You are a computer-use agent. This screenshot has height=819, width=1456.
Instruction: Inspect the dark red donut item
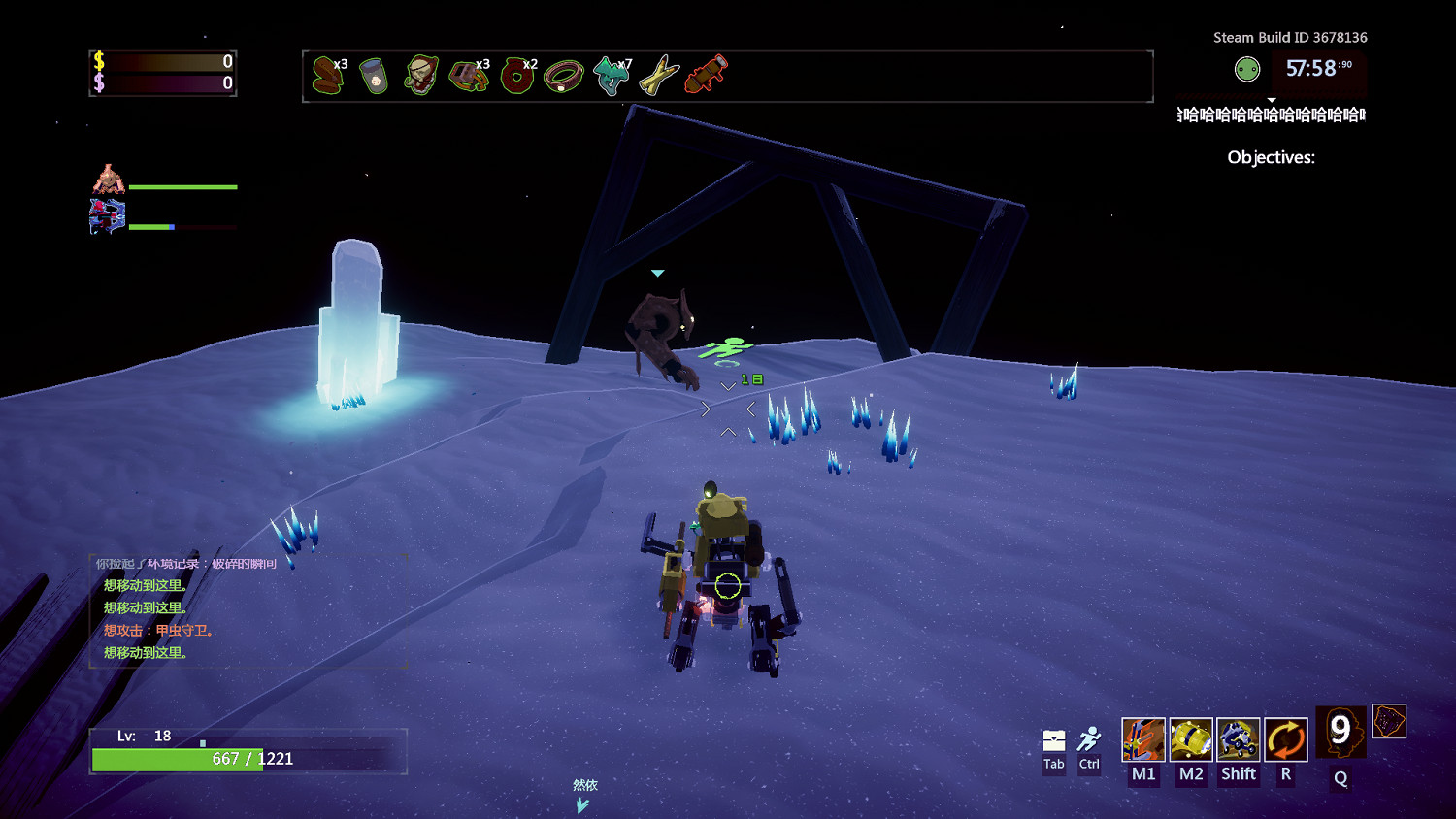pos(516,76)
